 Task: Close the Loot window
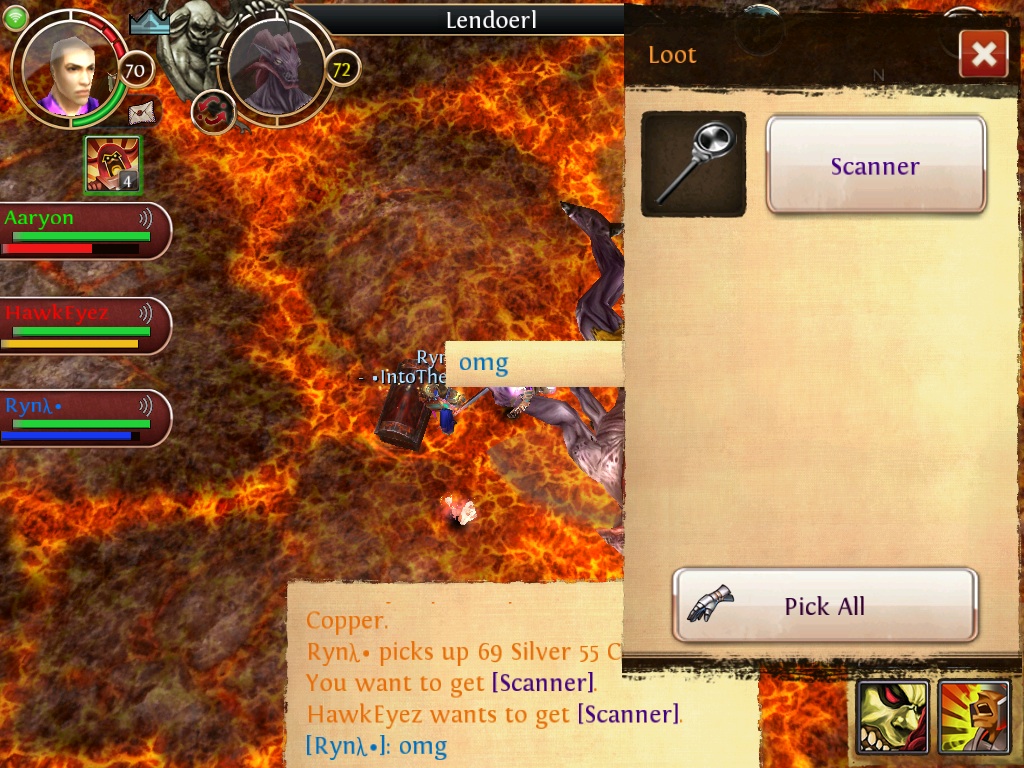[x=983, y=54]
